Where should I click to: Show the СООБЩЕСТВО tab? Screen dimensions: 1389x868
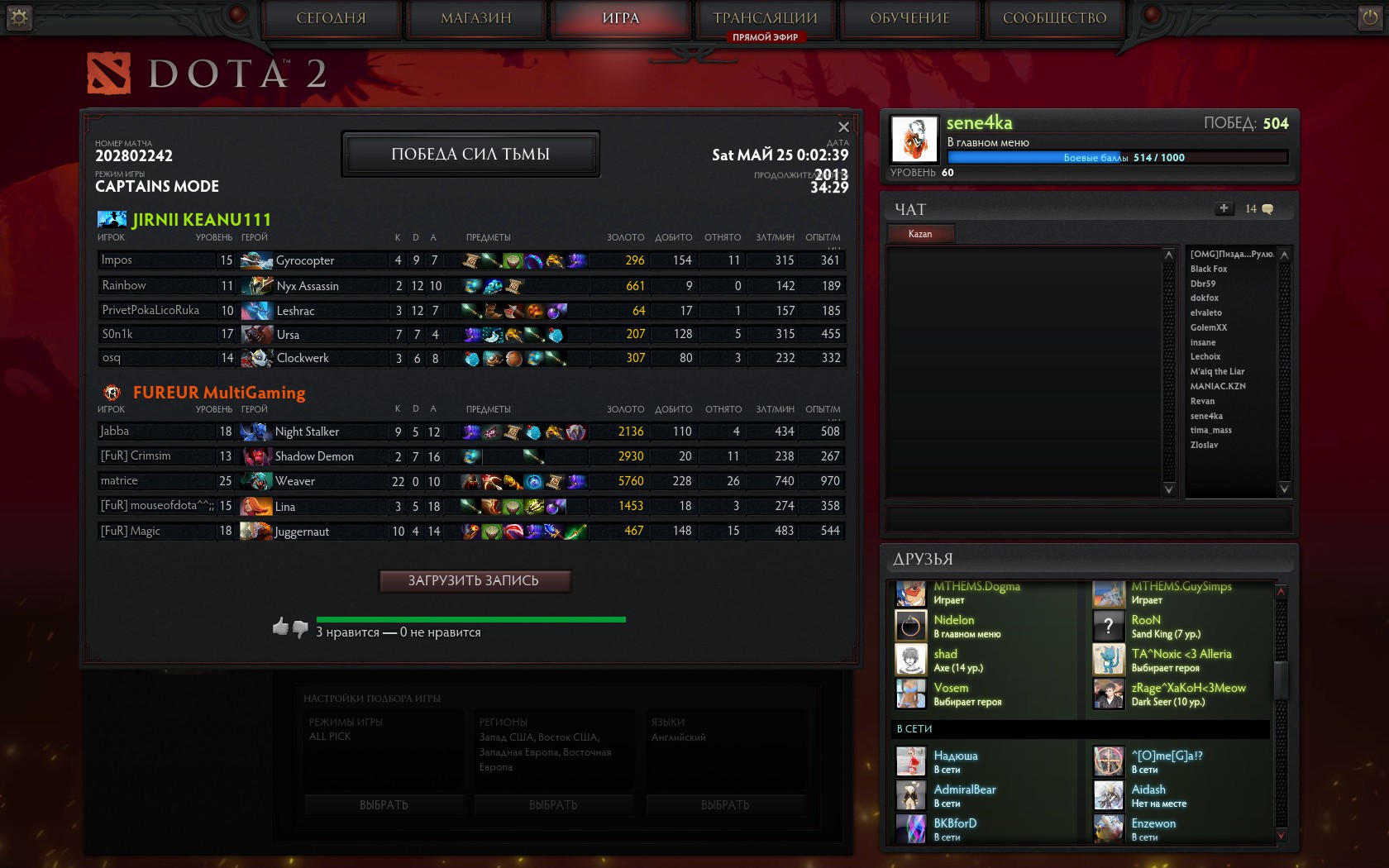click(x=1054, y=18)
